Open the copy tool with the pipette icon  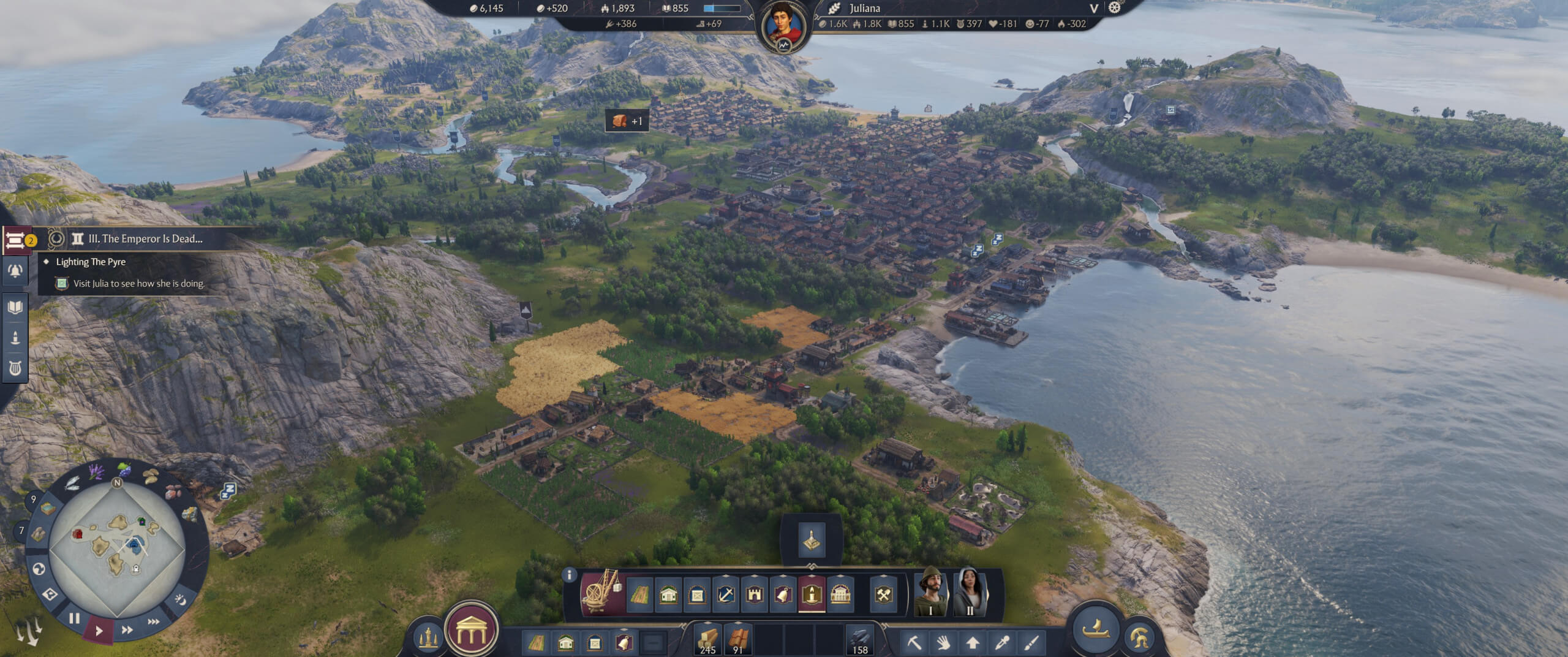[1002, 644]
